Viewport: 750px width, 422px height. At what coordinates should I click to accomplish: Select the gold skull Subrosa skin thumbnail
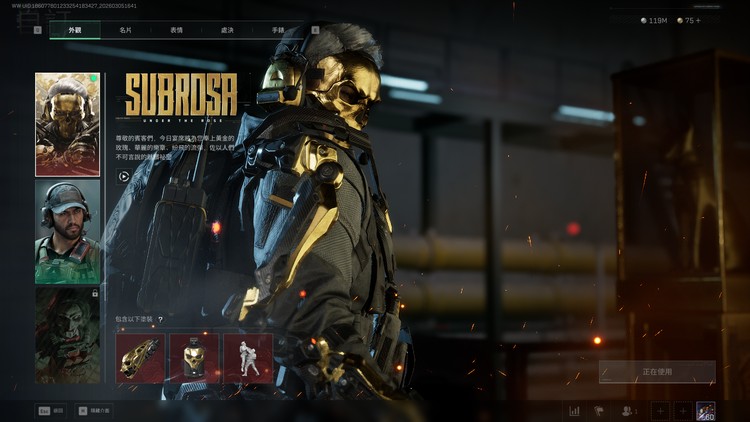(68, 124)
